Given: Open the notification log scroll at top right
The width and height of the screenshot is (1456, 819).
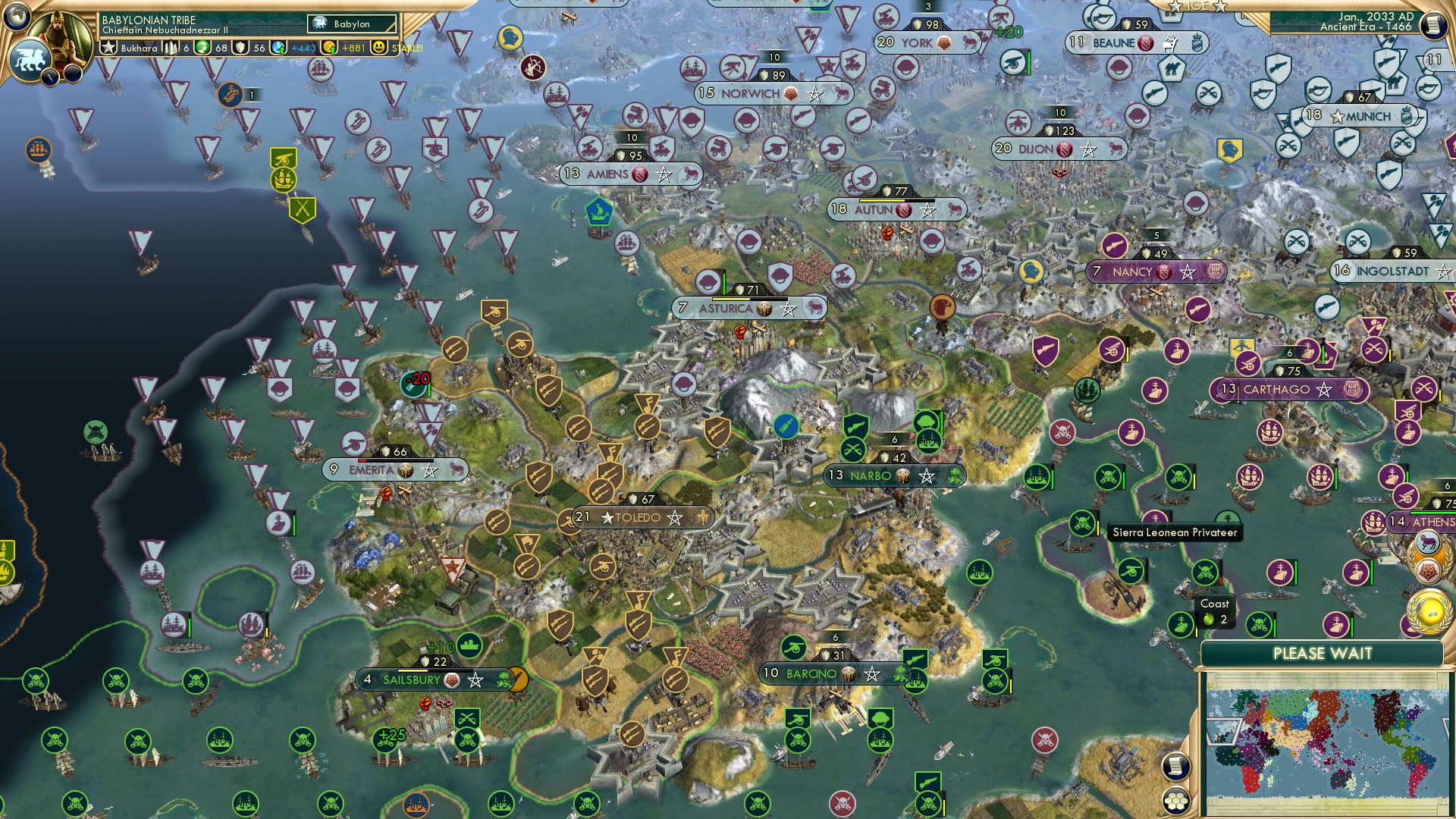Looking at the screenshot, I should pyautogui.click(x=1433, y=25).
